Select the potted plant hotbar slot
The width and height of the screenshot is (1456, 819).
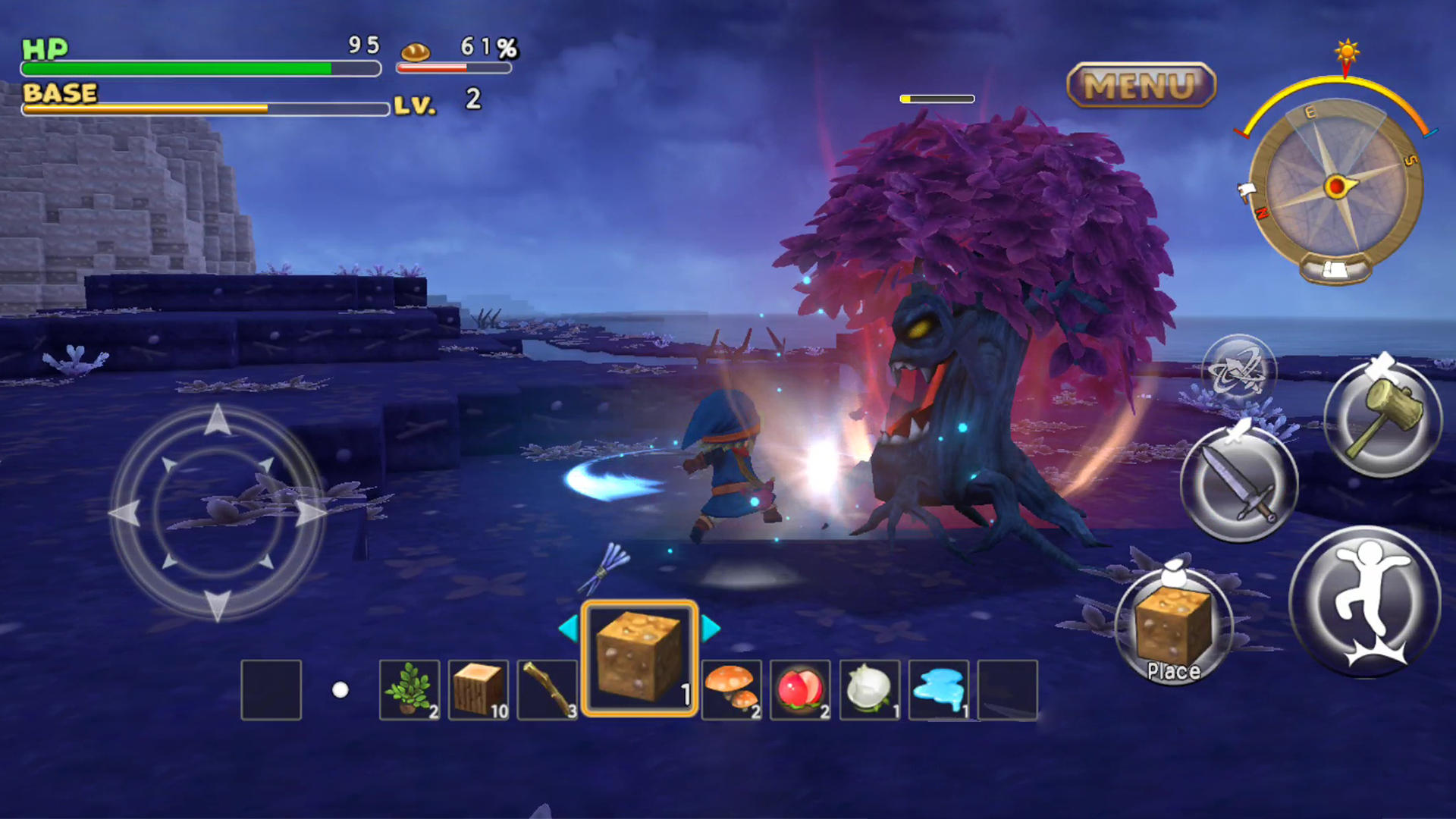coord(409,690)
